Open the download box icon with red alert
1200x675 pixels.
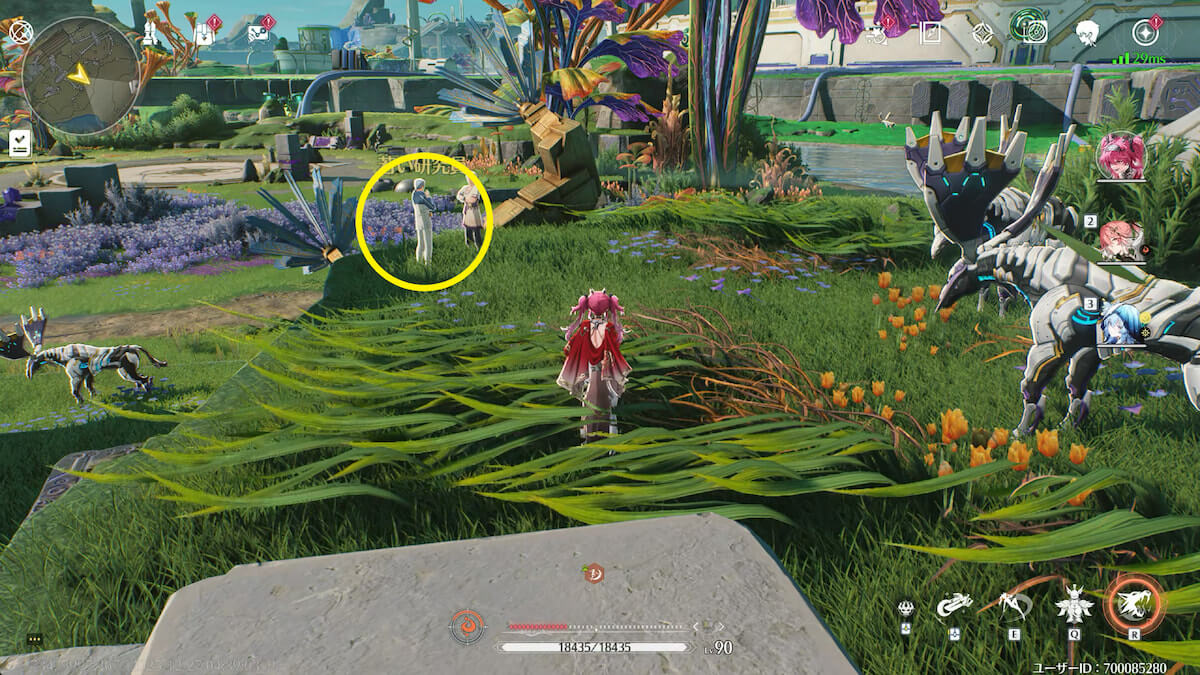204,33
